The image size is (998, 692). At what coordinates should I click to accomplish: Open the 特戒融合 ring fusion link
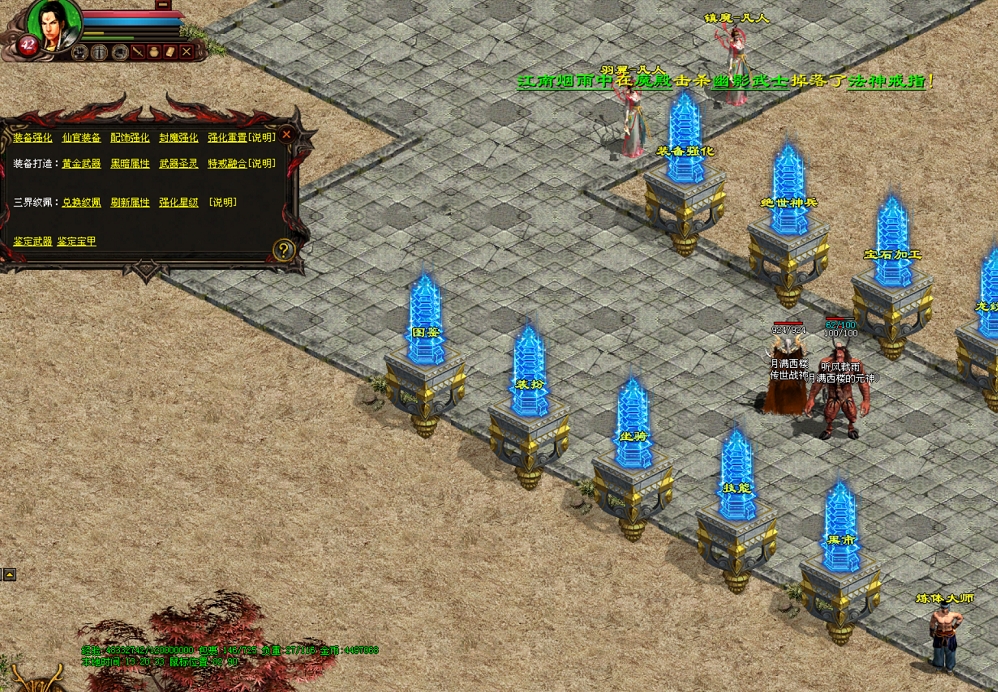coord(227,164)
